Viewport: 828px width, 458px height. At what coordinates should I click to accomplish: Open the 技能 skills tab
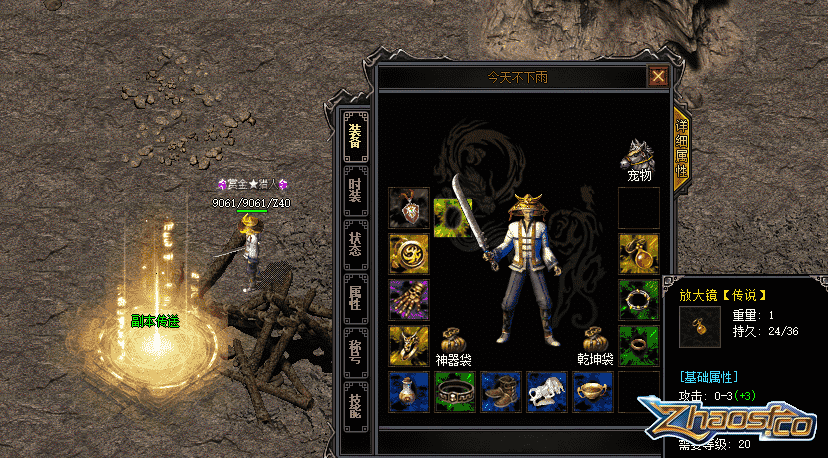355,403
